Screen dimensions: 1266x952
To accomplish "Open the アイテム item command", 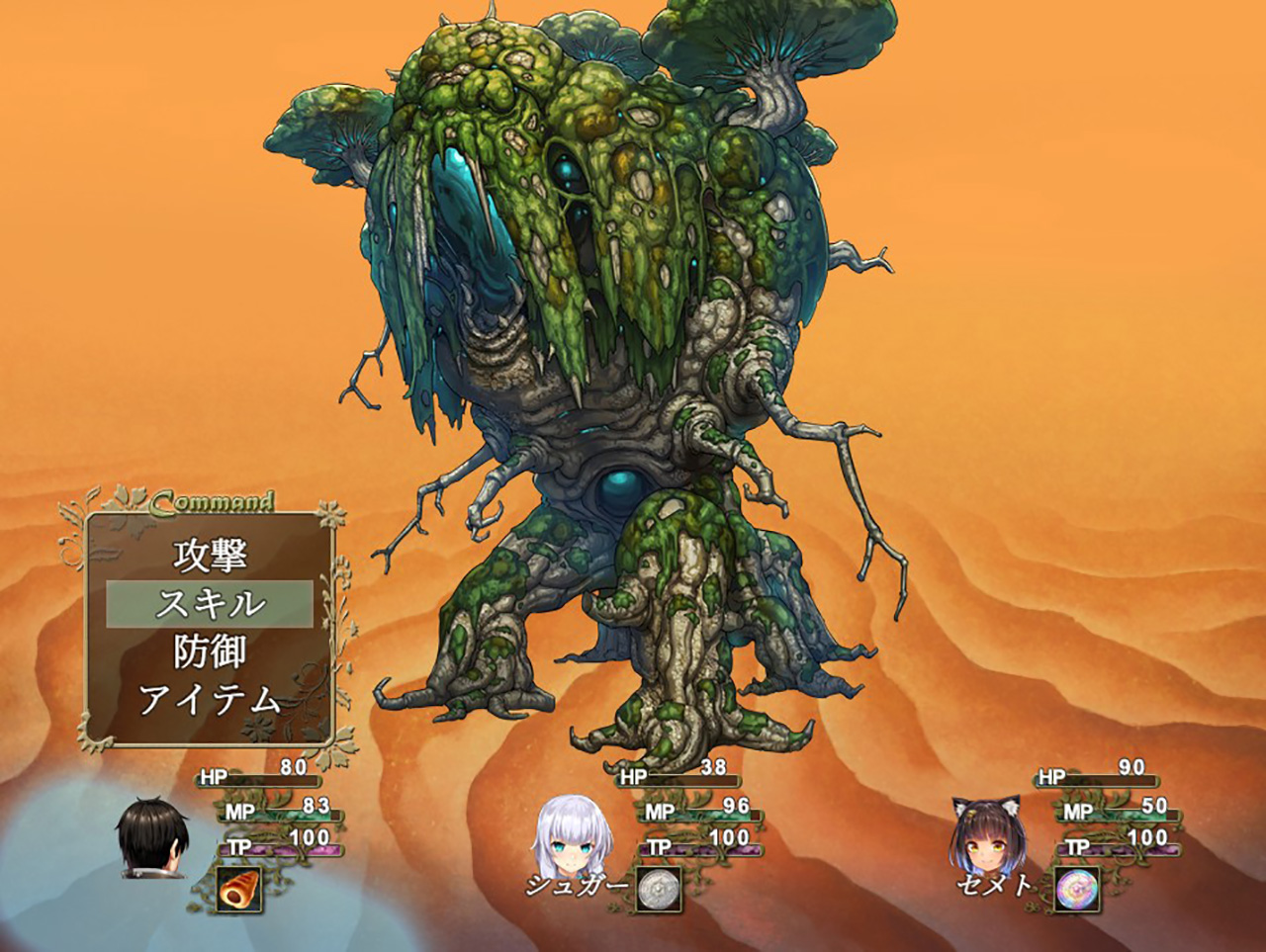I will (210, 700).
